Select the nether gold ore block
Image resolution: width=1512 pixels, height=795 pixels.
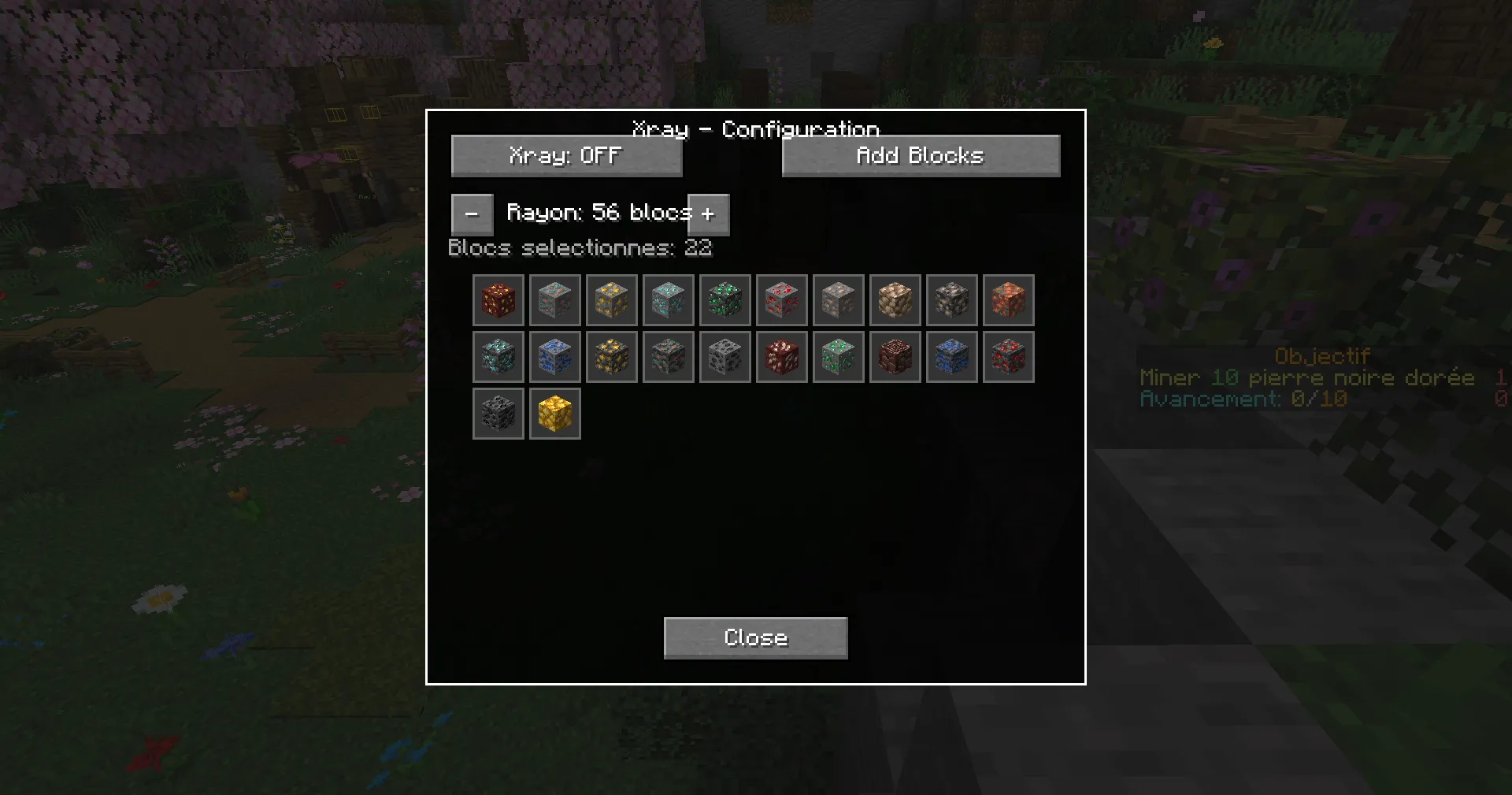point(498,300)
